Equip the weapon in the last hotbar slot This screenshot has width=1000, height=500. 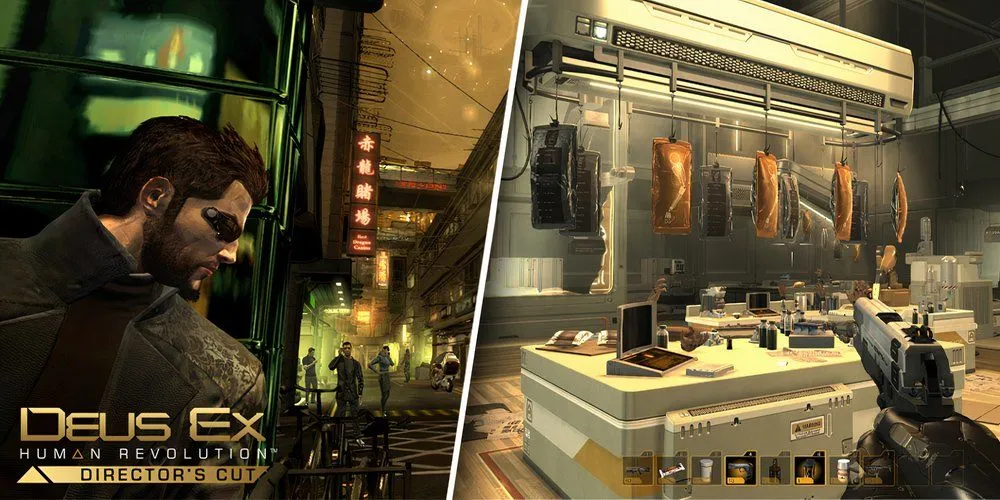coord(877,470)
